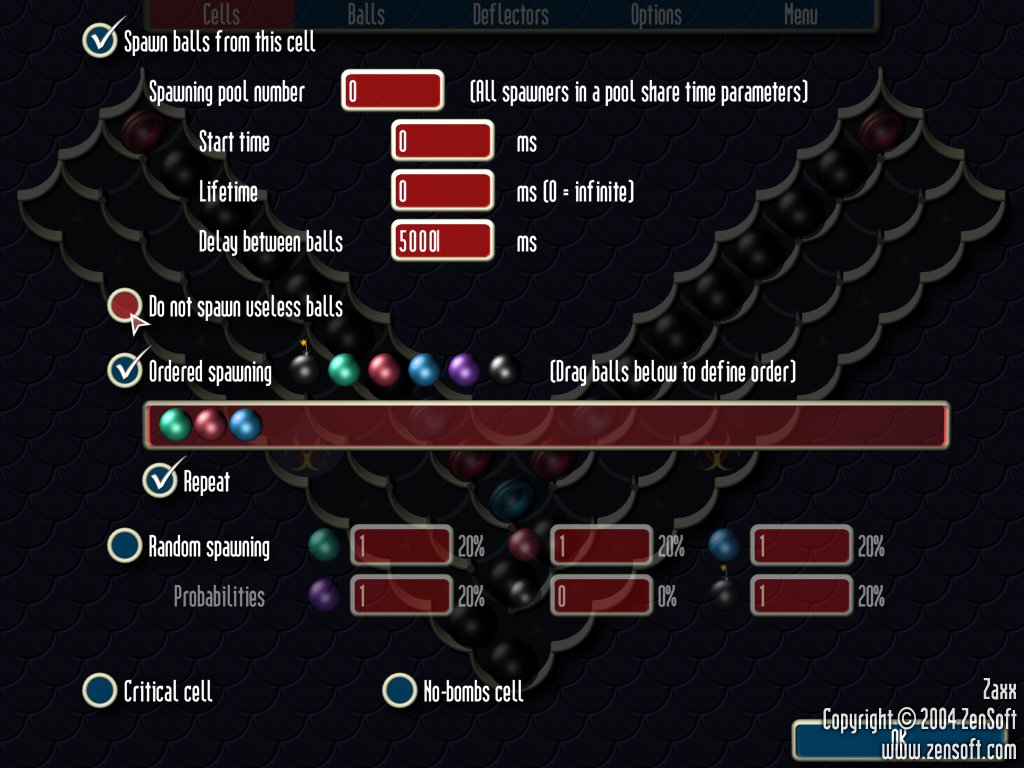Mark this as a Critical cell
The image size is (1024, 768).
click(100, 690)
